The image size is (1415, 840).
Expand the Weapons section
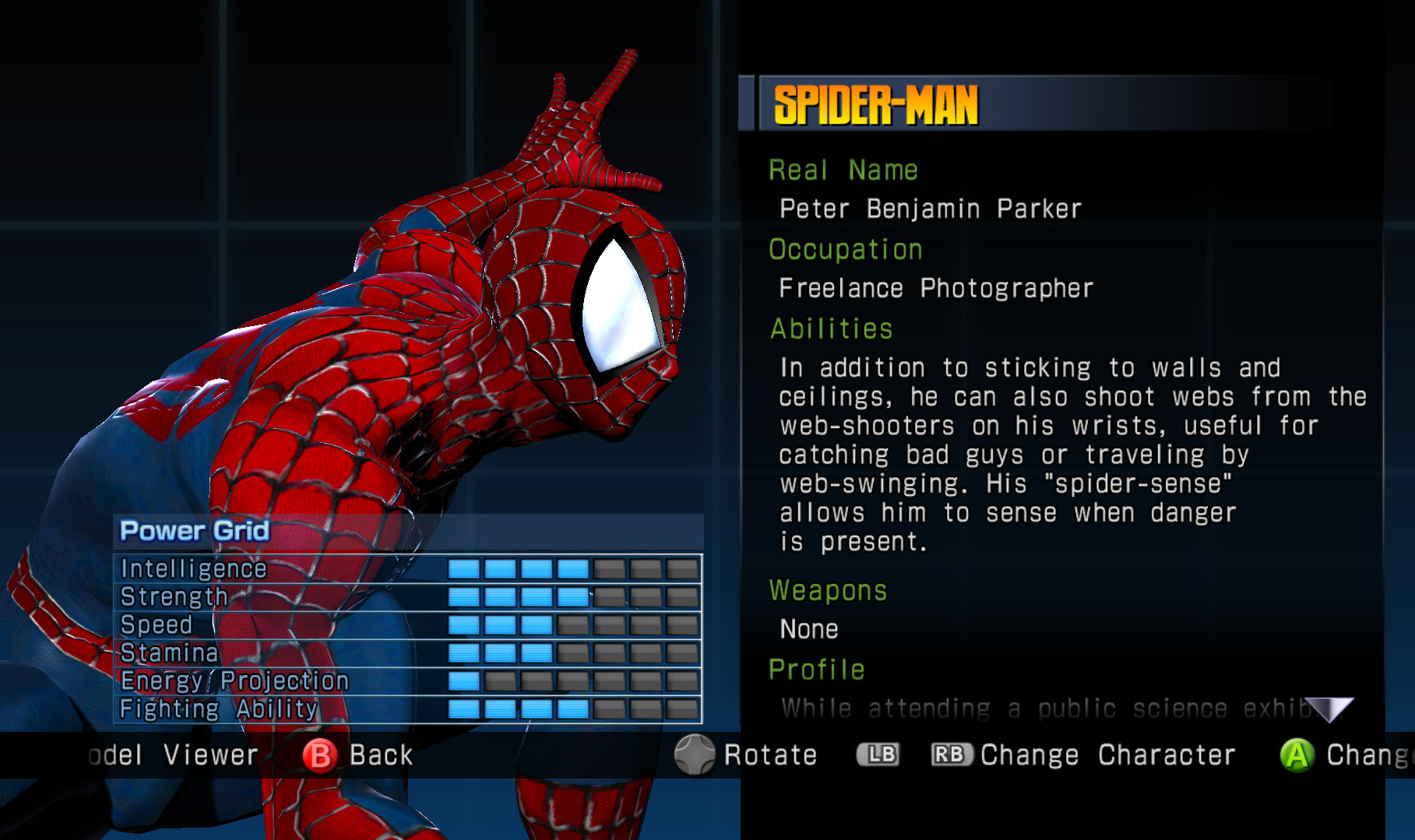828,590
